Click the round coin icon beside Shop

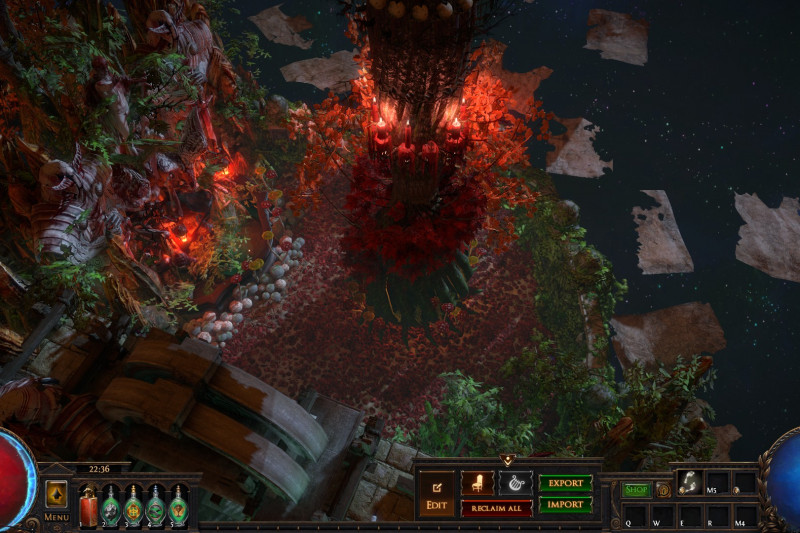pyautogui.click(x=662, y=490)
